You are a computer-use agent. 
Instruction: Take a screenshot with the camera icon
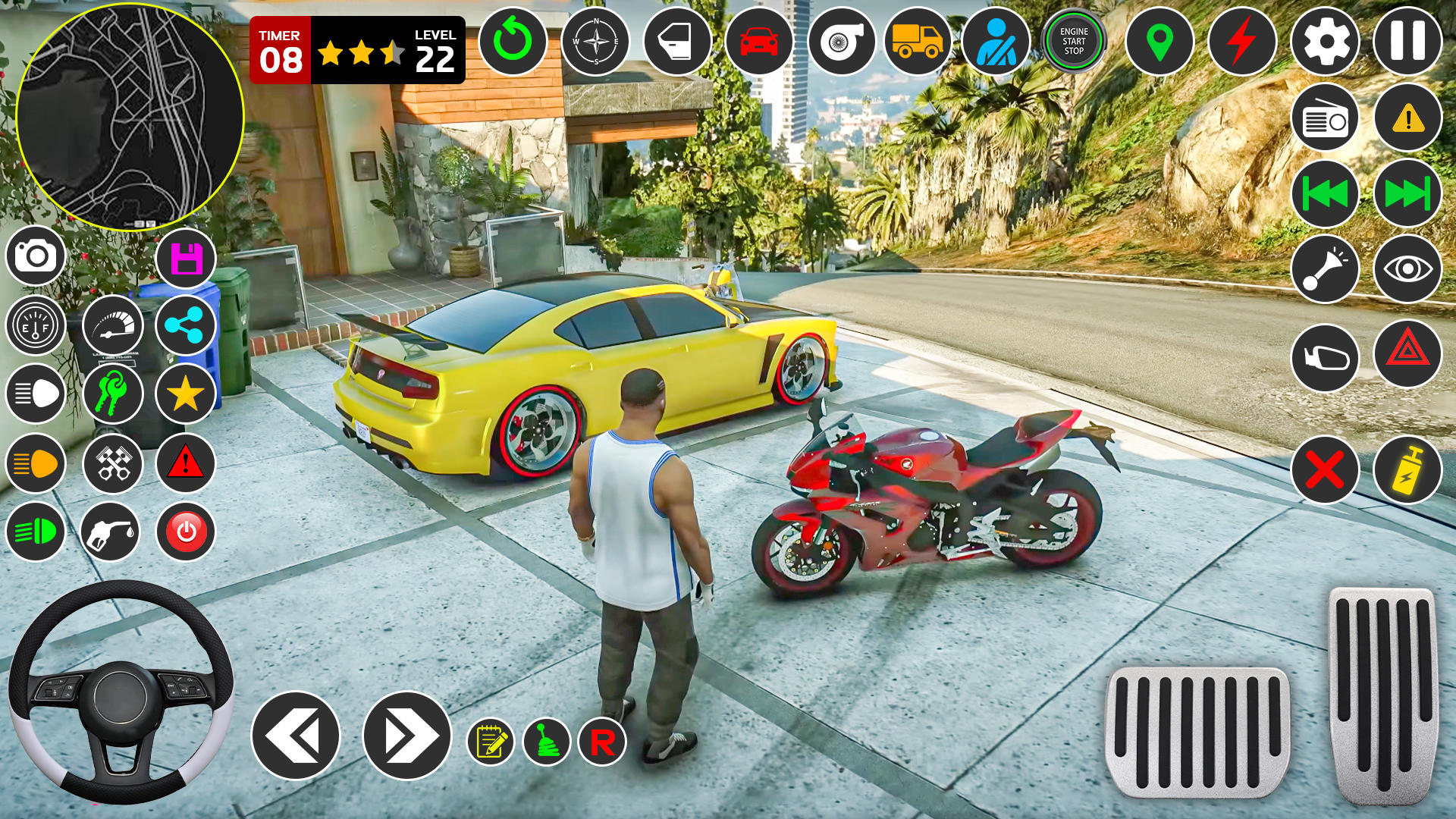[36, 256]
